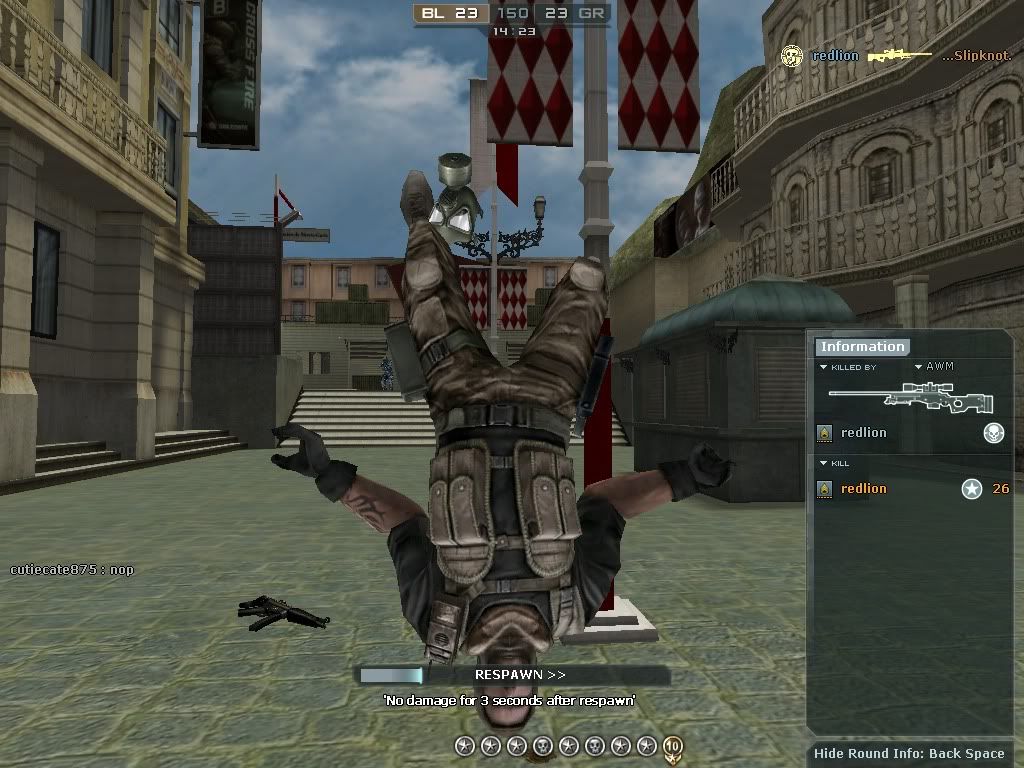Open the AWM weapon dropdown
Screen dimensions: 1024x768
[919, 367]
